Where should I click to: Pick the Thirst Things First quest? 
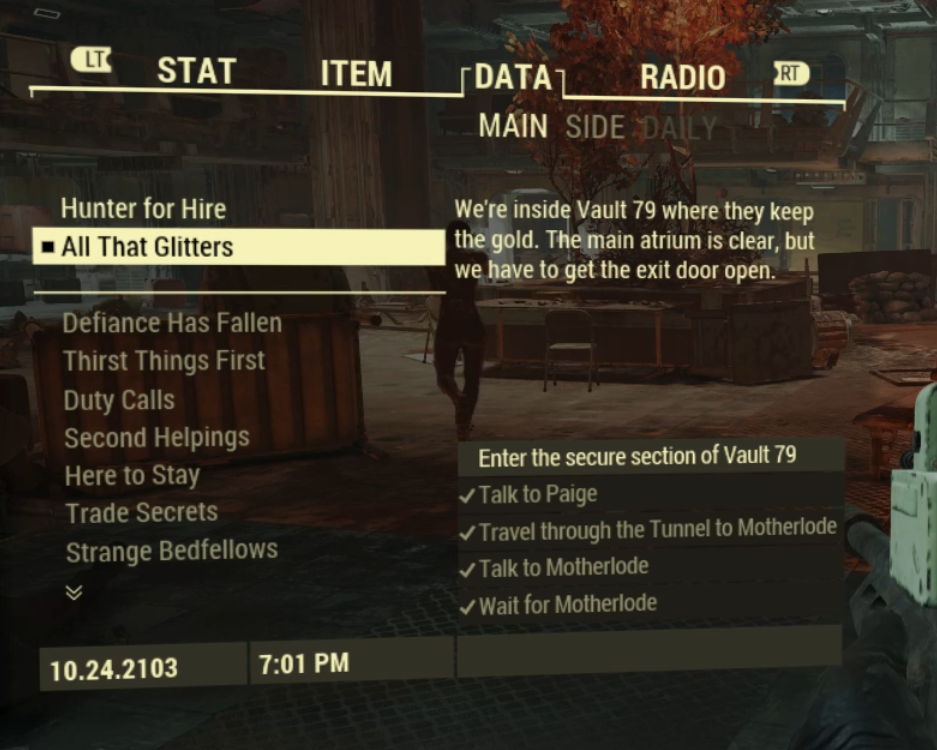tap(164, 361)
